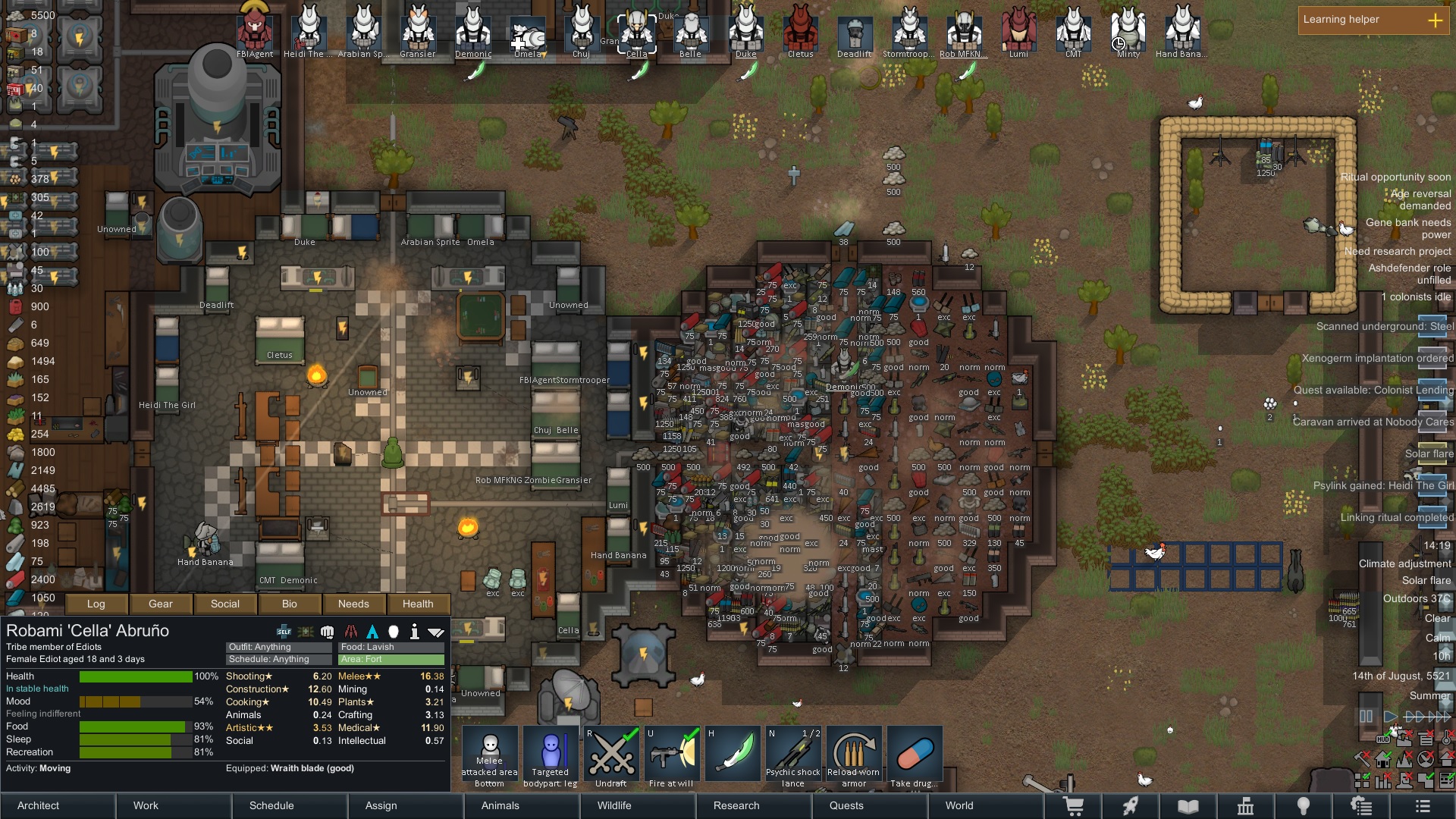Viewport: 1456px width, 819px height.
Task: Toggle Fire at will
Action: (x=672, y=757)
